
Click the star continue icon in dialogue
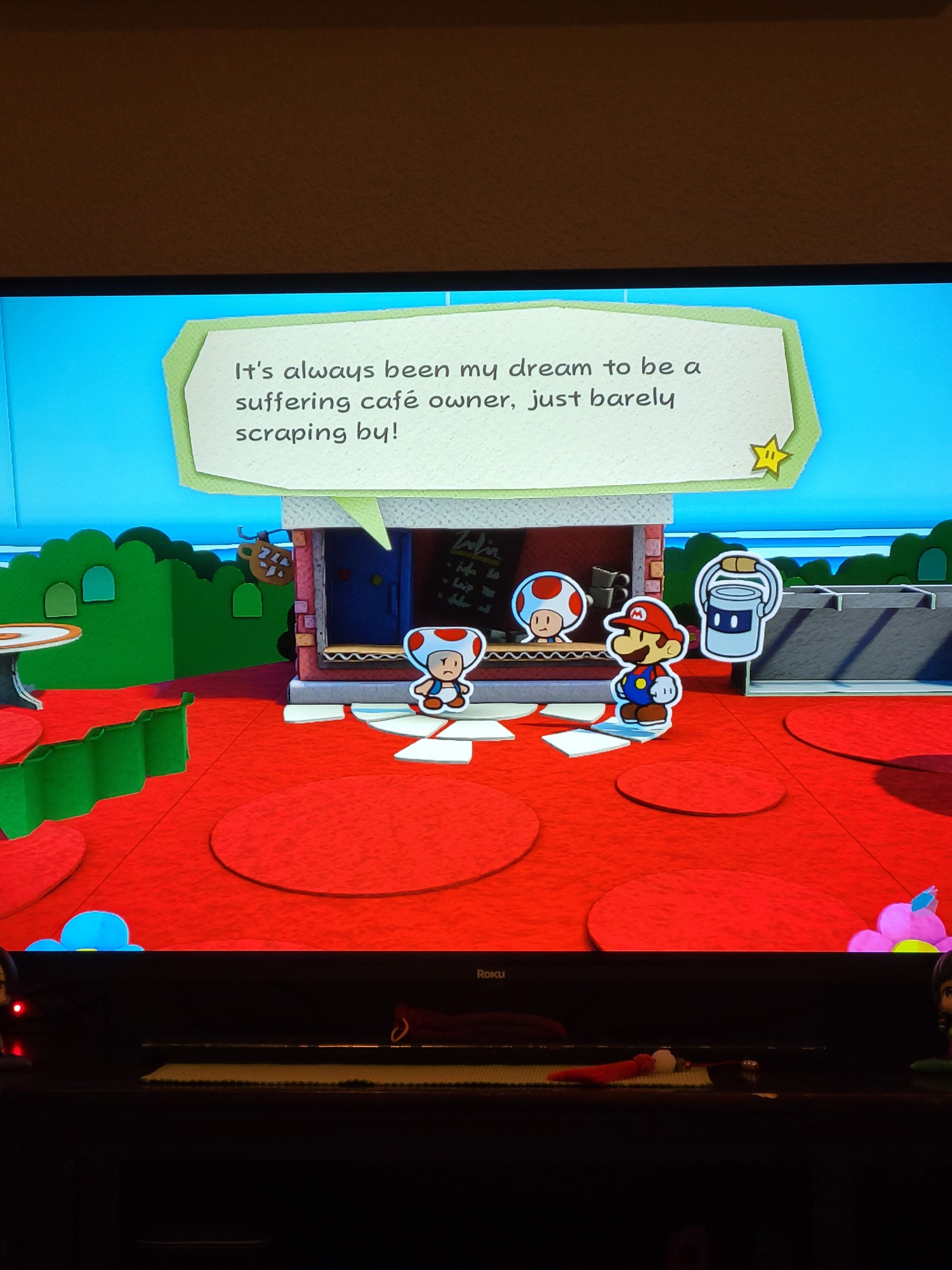[769, 455]
